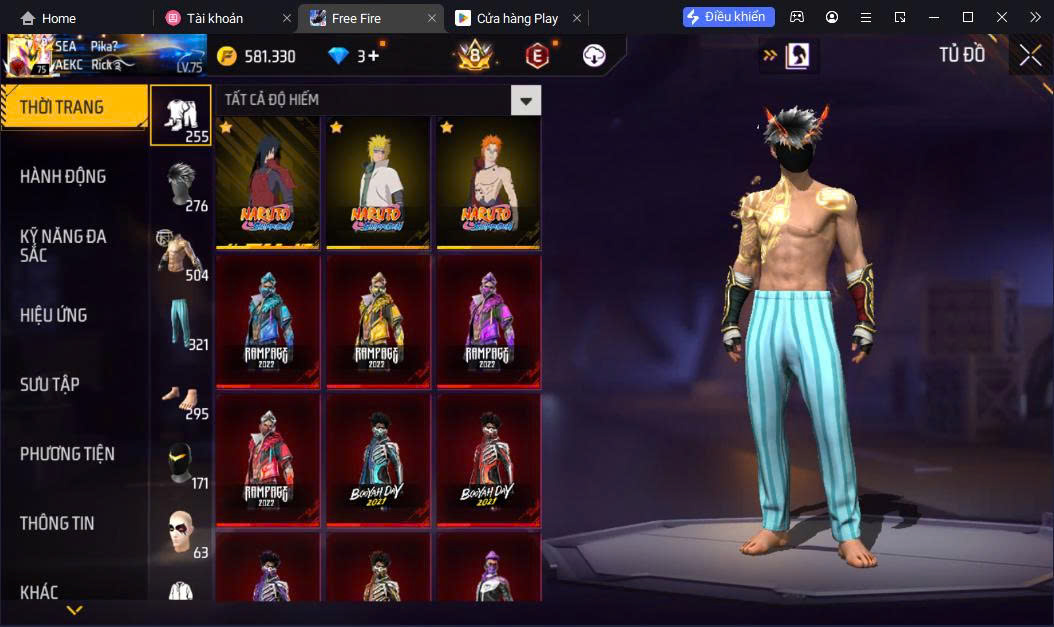Viewport: 1054px width, 627px height.
Task: Open the Phương Tiện tab
Action: click(67, 454)
